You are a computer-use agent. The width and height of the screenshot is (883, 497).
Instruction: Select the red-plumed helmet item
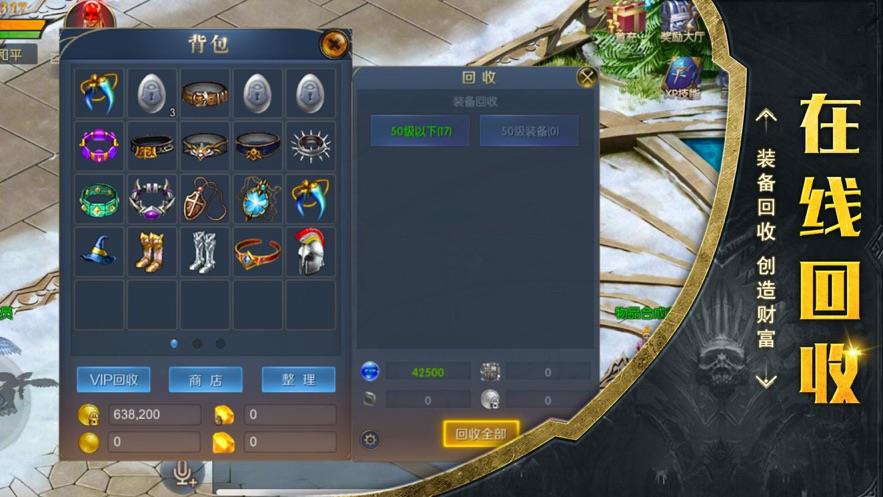[x=310, y=252]
